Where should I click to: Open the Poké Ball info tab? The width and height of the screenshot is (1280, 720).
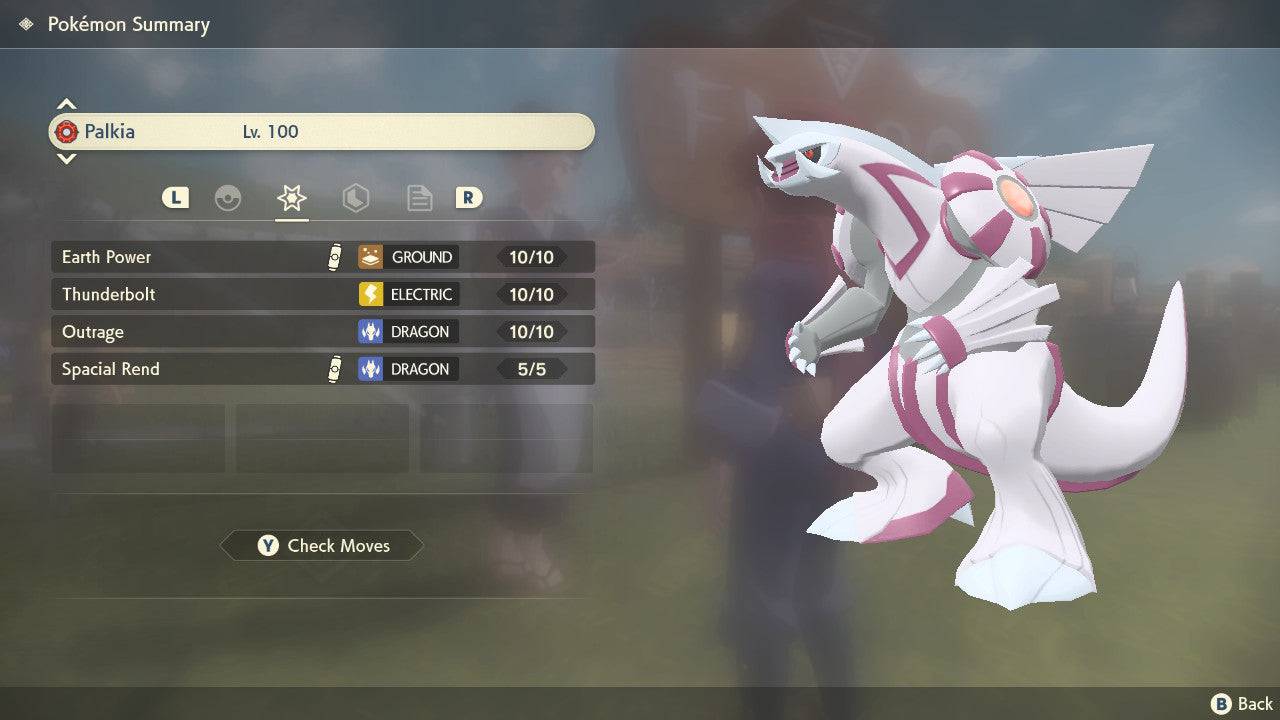pyautogui.click(x=228, y=198)
